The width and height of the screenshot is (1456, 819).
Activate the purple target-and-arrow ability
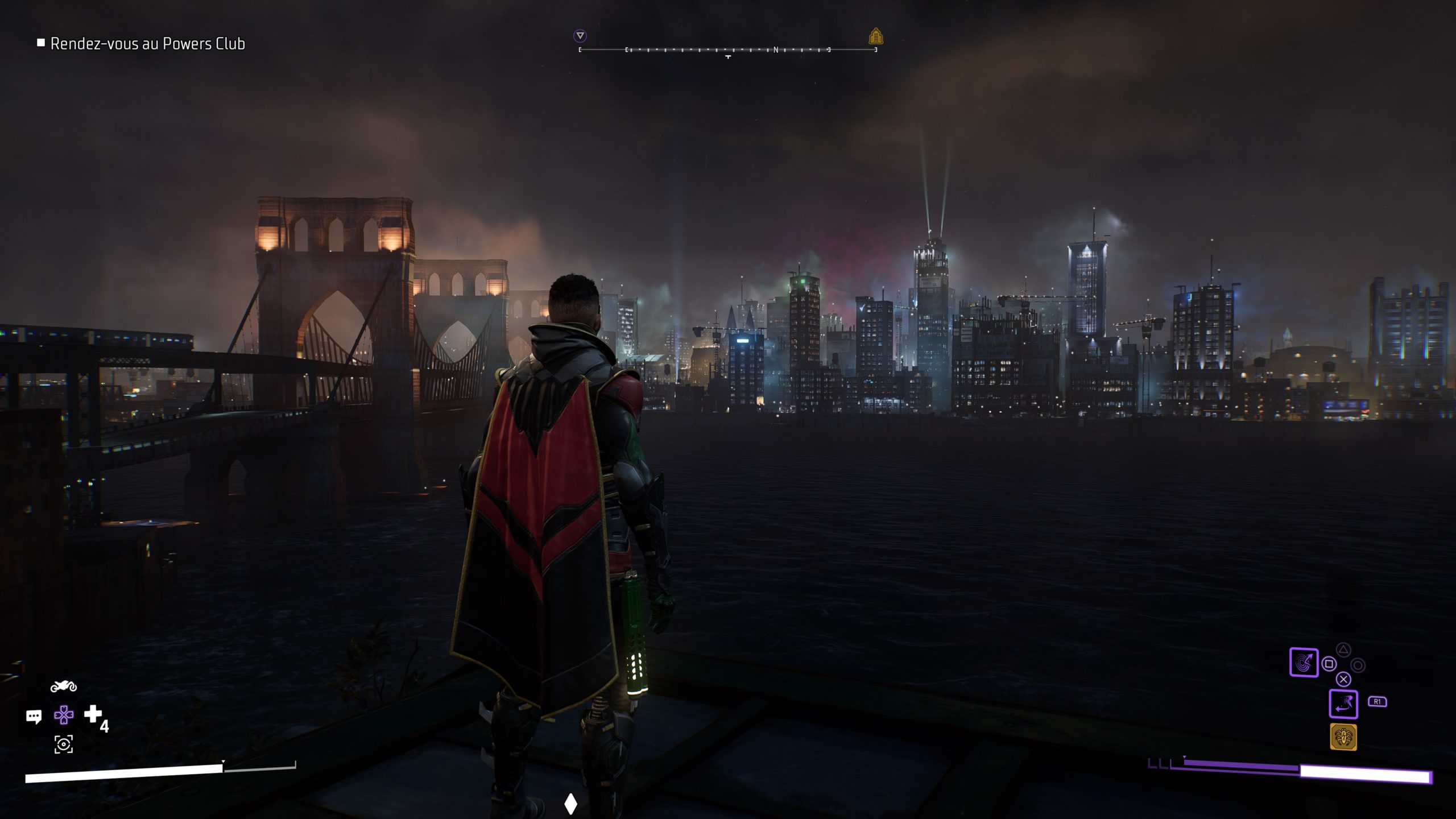[x=1304, y=663]
